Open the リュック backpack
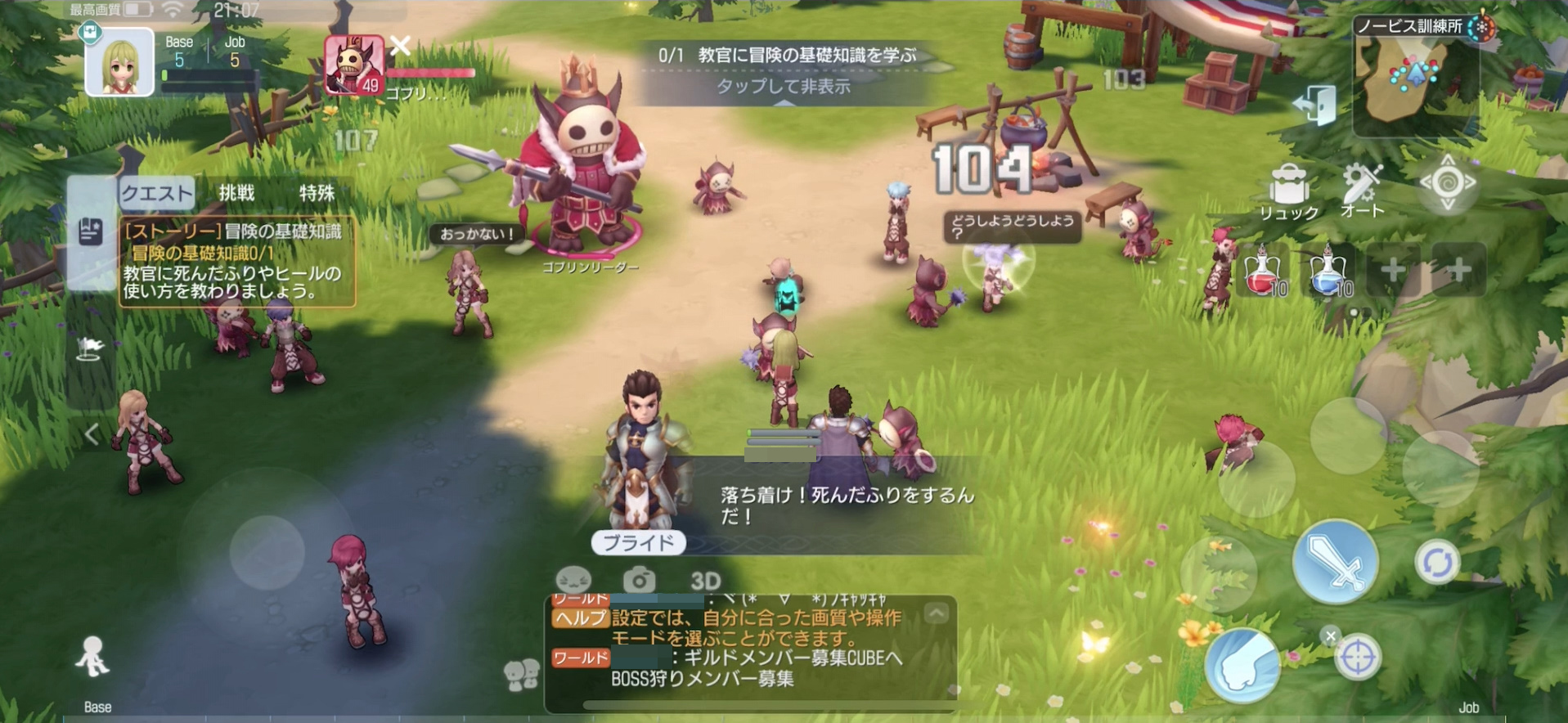Screen dimensions: 1568x723 (x=1289, y=186)
